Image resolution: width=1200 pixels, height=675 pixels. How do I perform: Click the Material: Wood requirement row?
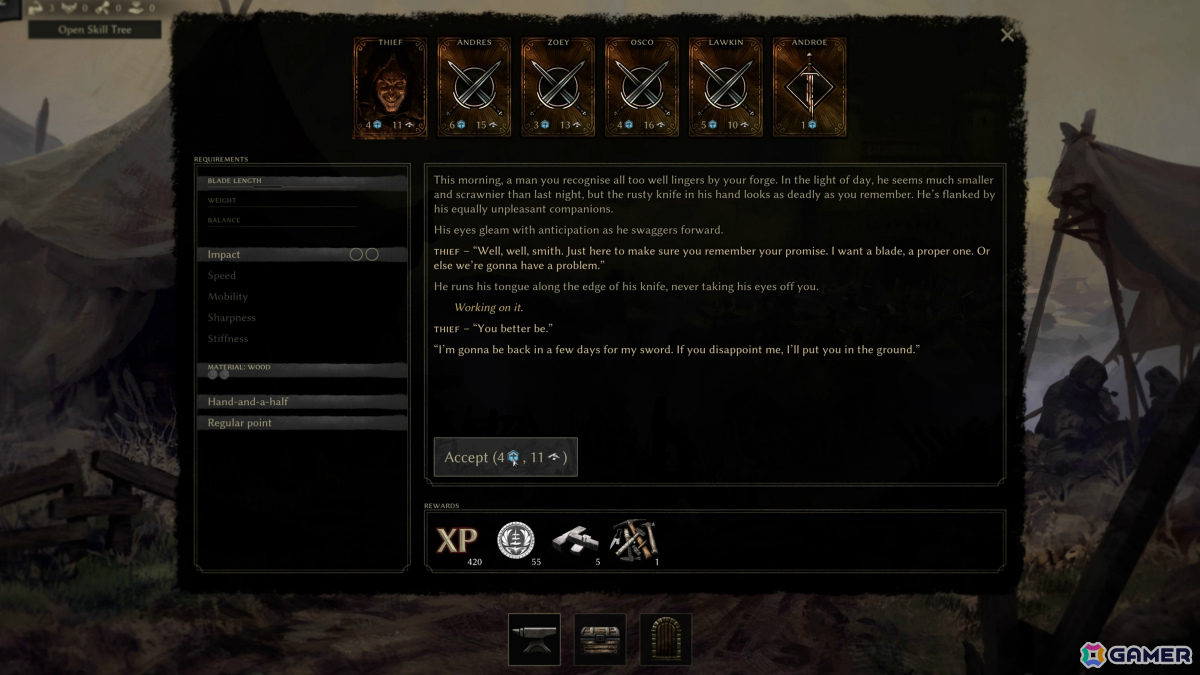pos(302,370)
